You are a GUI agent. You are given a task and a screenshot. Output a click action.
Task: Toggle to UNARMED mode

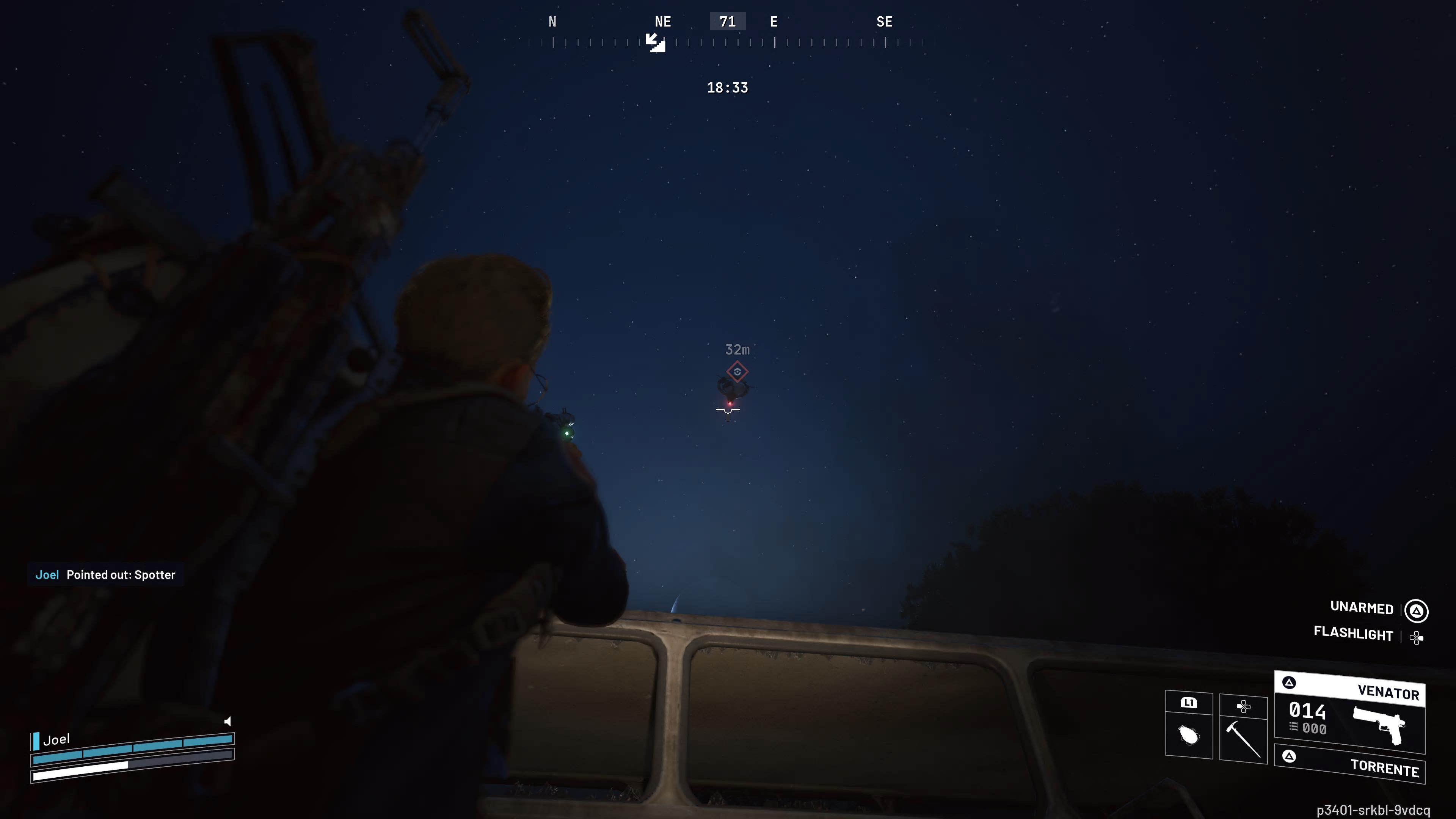[1362, 607]
